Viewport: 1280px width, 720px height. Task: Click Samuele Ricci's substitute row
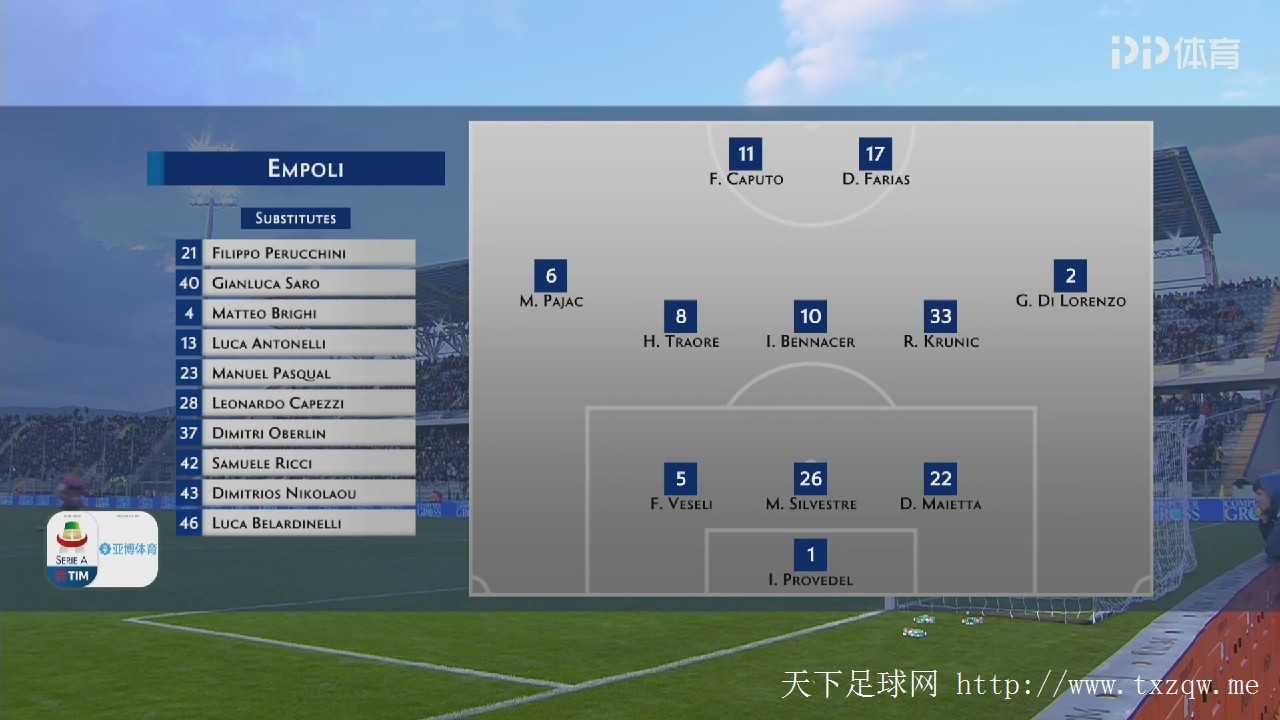(296, 463)
